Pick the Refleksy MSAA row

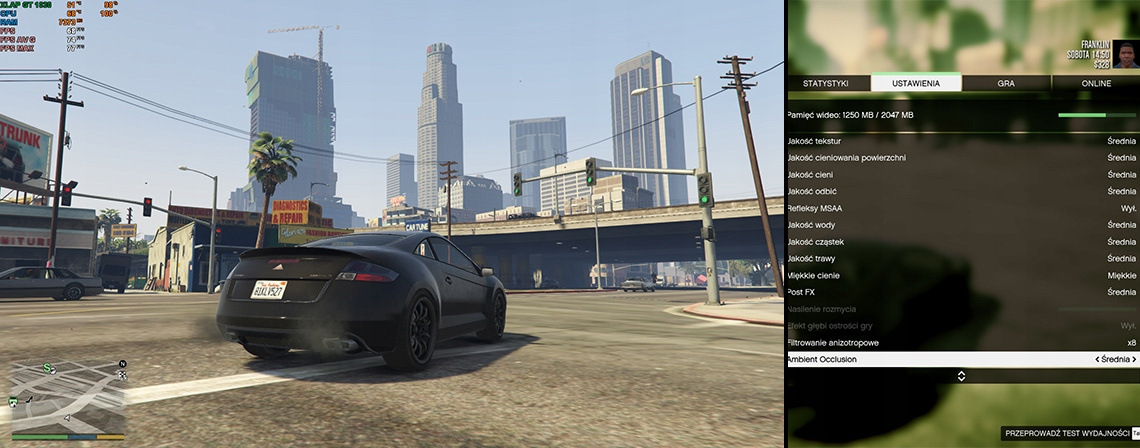[962, 208]
